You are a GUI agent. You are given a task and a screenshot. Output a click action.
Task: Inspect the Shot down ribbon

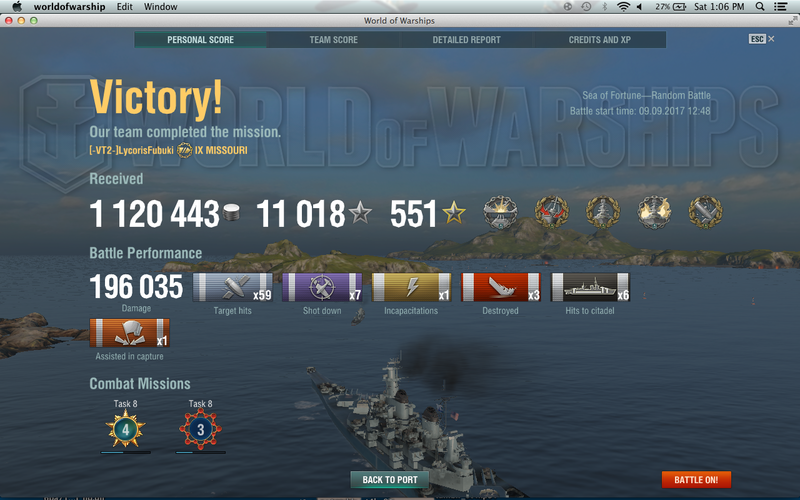click(322, 288)
